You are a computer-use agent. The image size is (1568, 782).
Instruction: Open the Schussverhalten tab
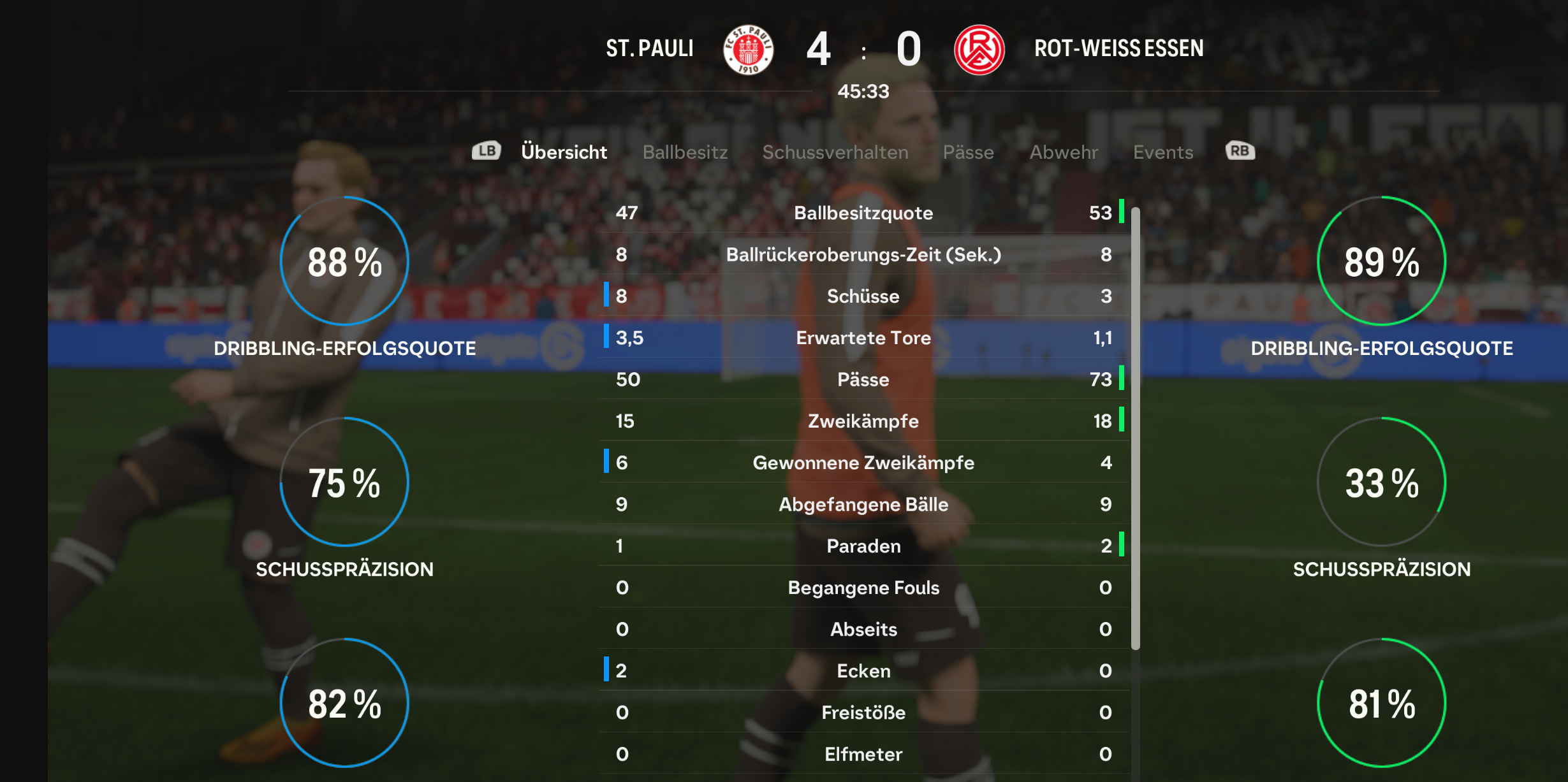835,152
